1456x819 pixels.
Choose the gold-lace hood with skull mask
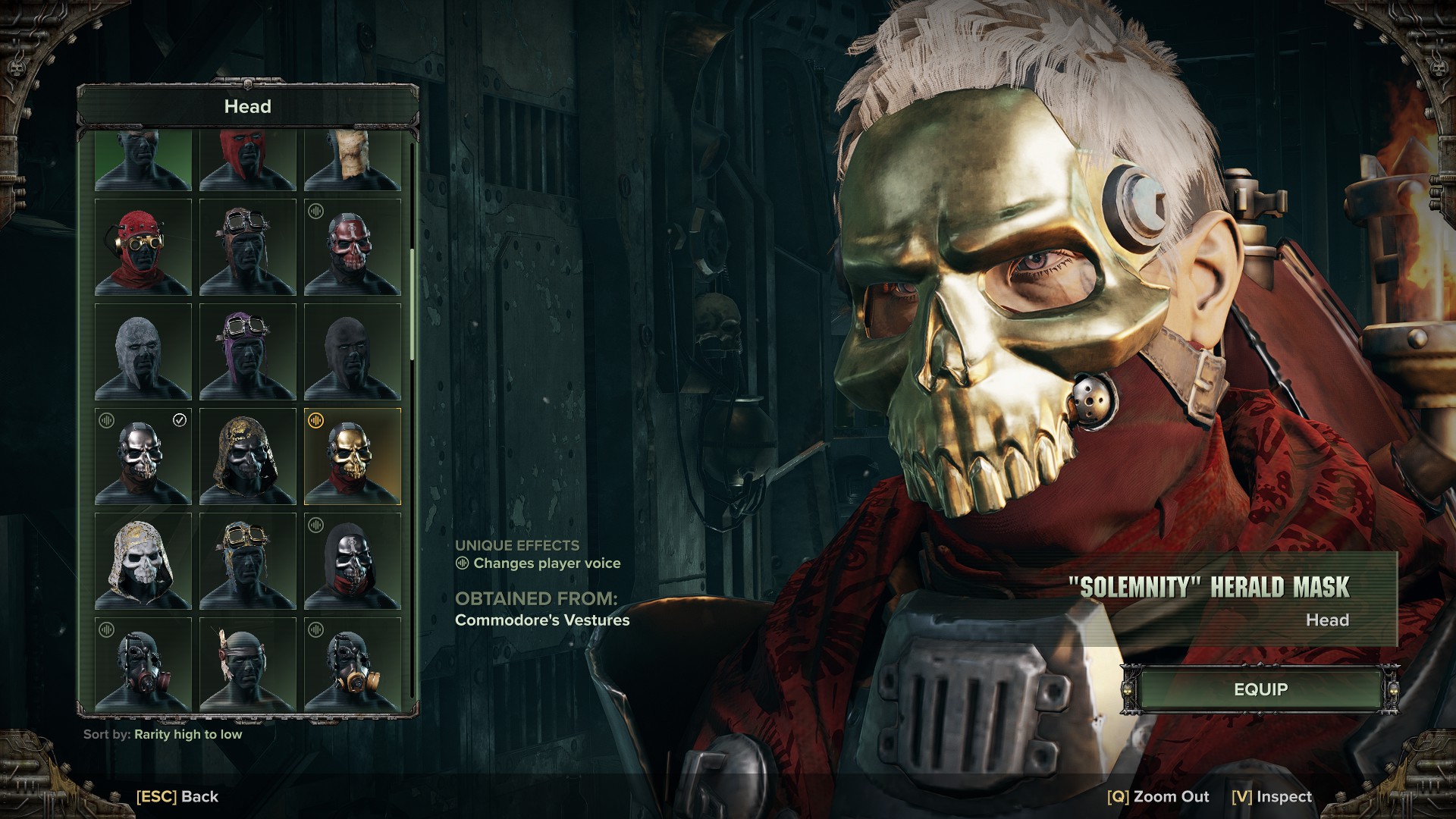pyautogui.click(x=248, y=457)
